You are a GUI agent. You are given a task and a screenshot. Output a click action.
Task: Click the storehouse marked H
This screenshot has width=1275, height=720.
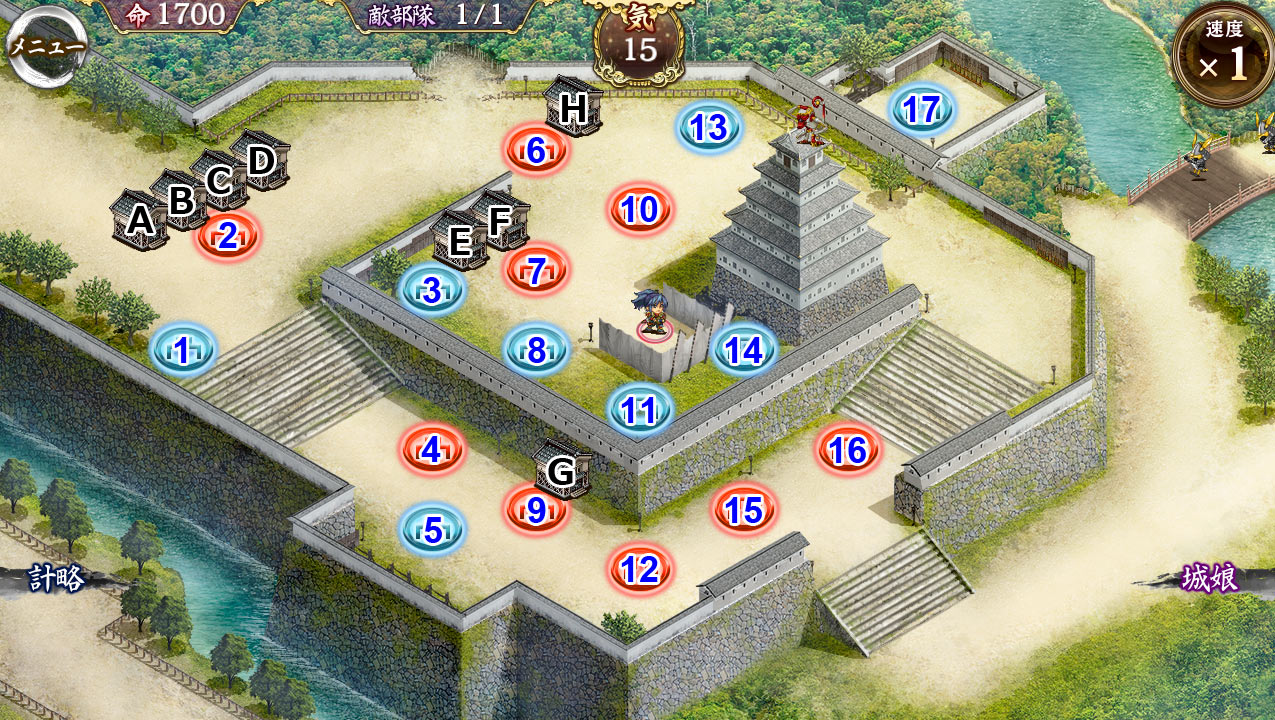click(573, 107)
